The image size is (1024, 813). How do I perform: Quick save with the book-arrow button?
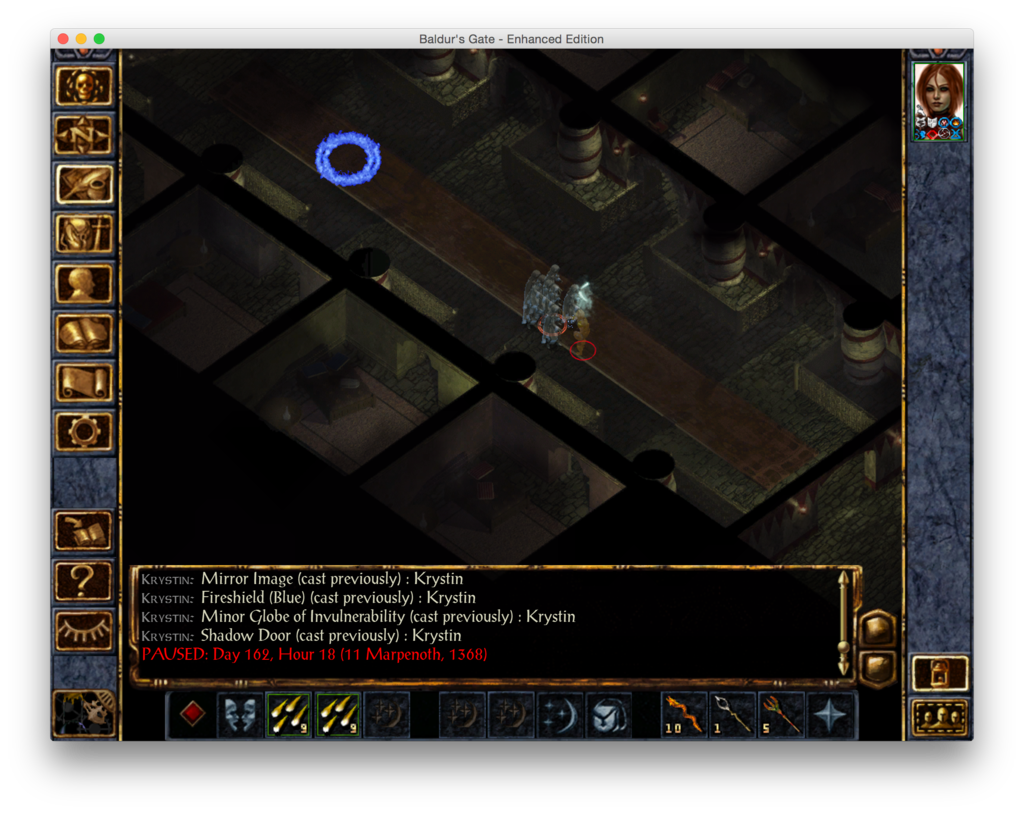[x=84, y=530]
